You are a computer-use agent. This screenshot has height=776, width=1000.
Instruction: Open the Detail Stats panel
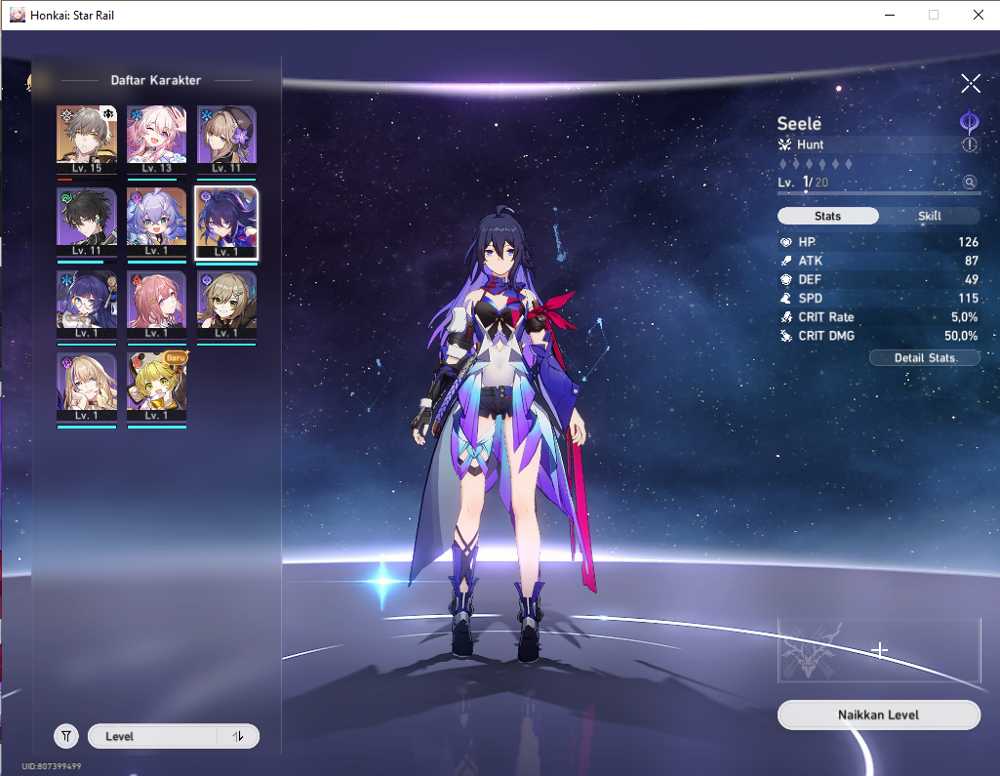click(924, 357)
